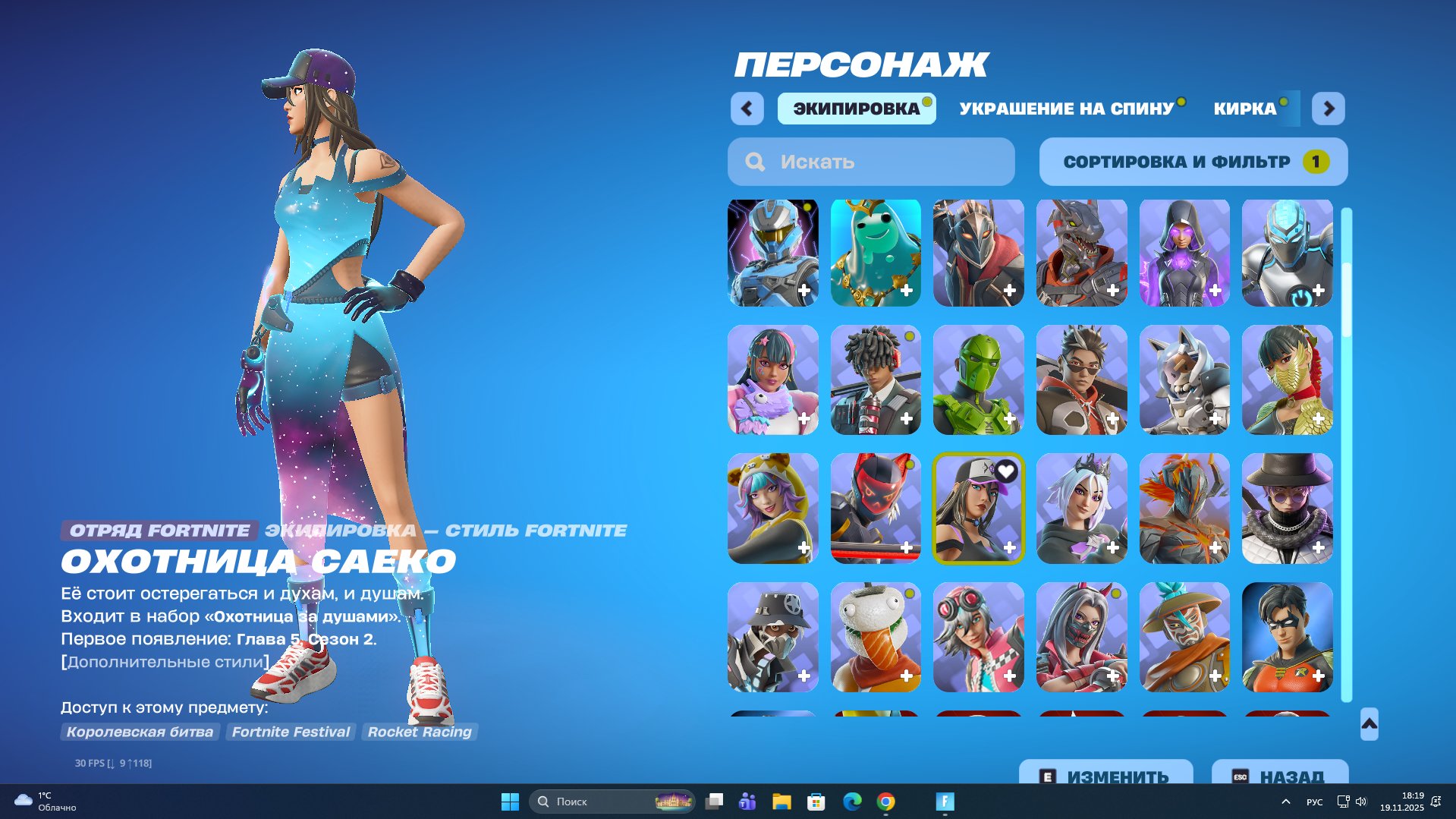This screenshot has width=1456, height=819.
Task: Open Google Chrome from the taskbar
Action: tap(885, 802)
